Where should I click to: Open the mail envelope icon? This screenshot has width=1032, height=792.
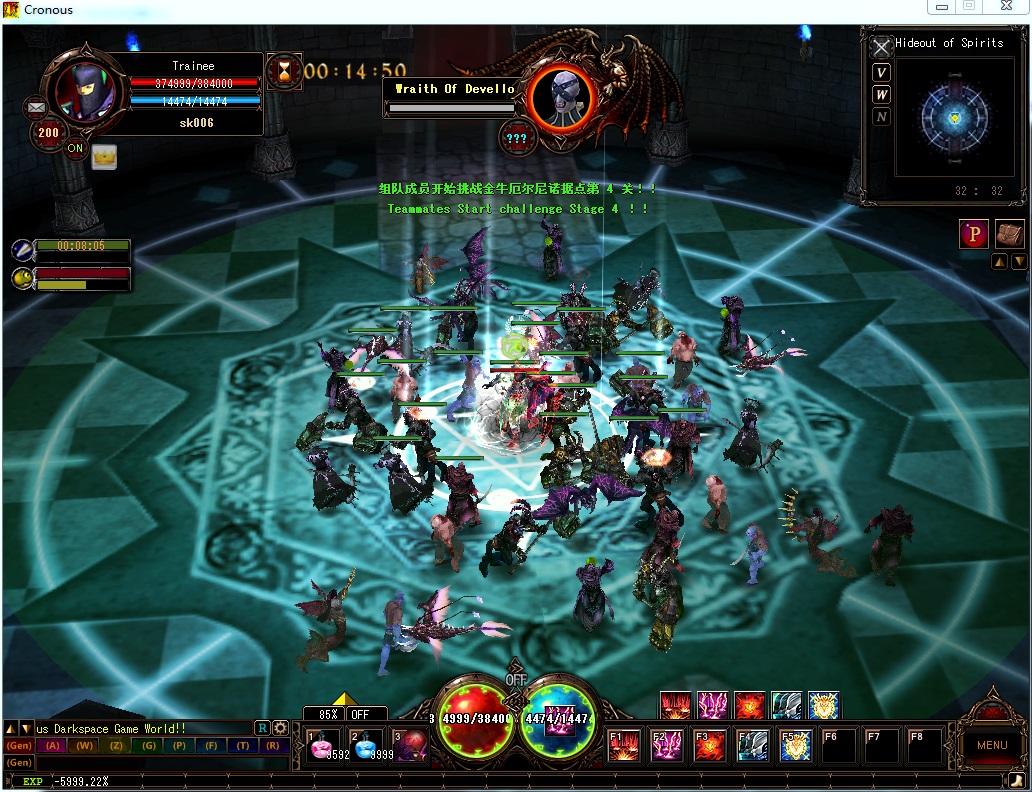pyautogui.click(x=38, y=106)
